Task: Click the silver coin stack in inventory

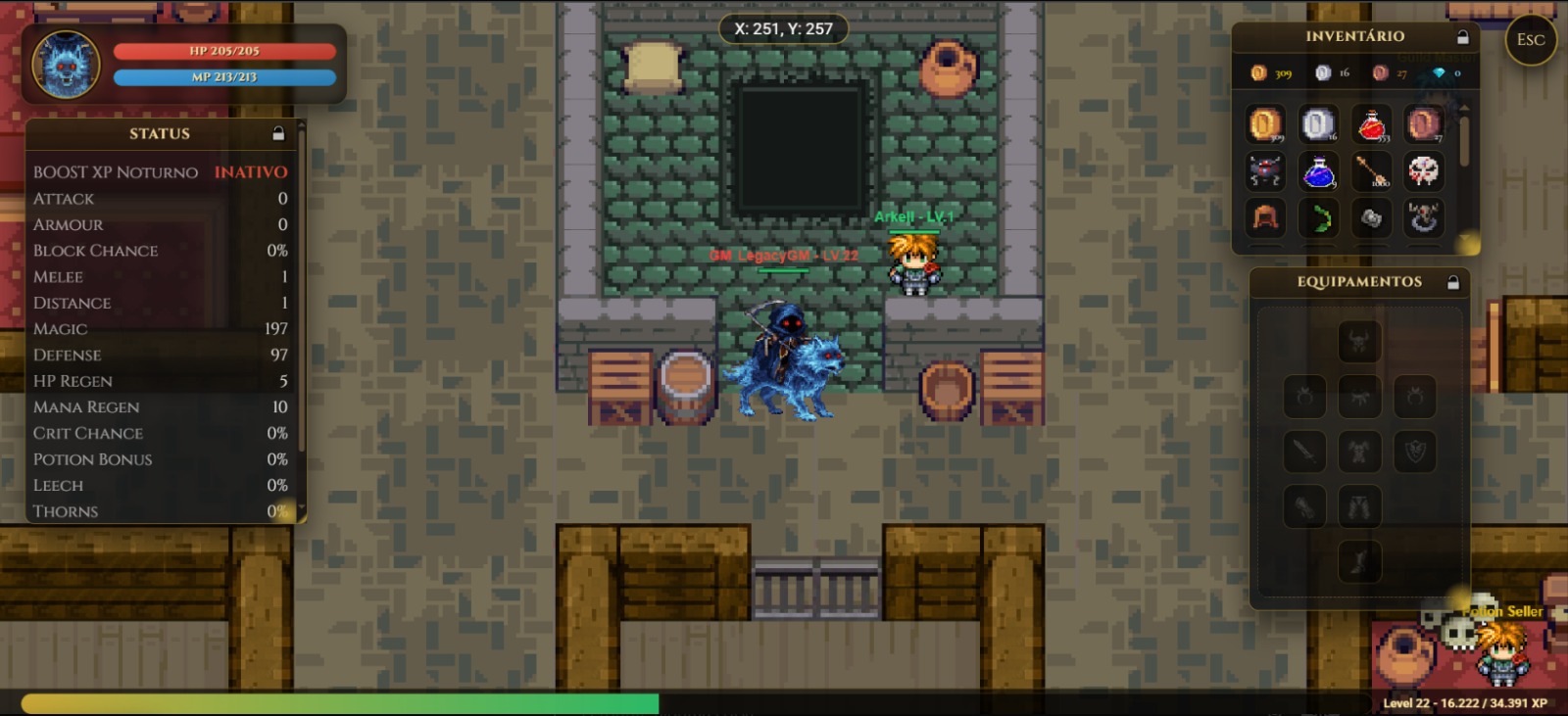Action: [1318, 122]
